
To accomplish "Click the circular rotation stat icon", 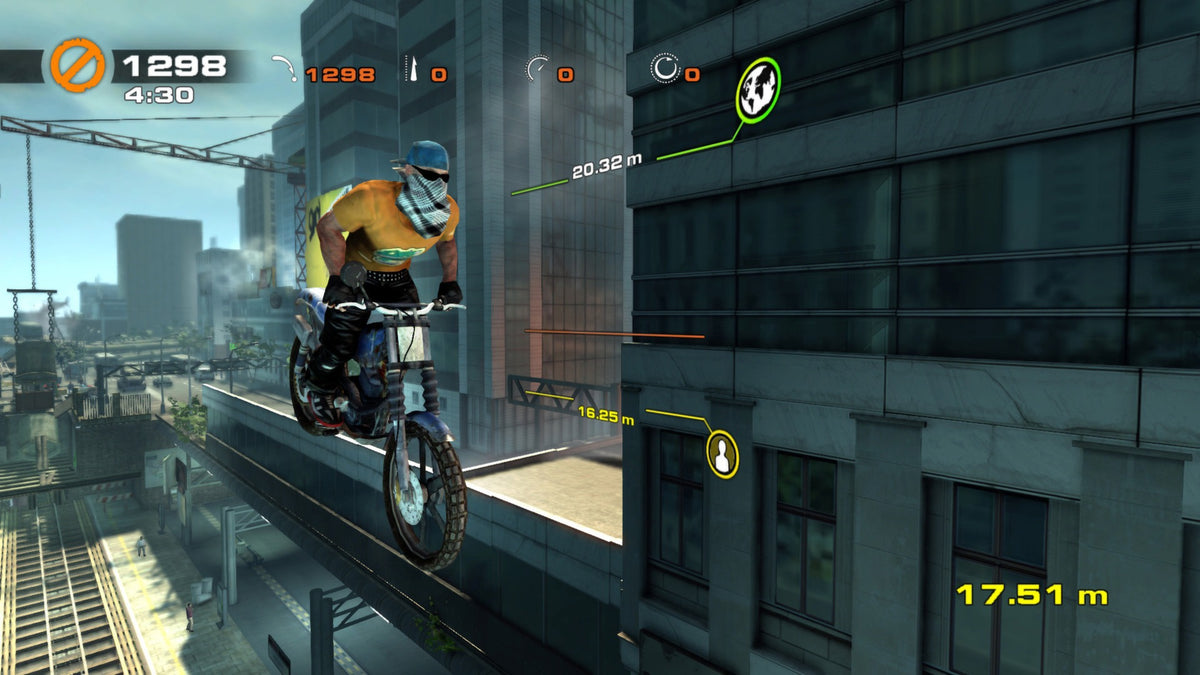I will pos(664,70).
